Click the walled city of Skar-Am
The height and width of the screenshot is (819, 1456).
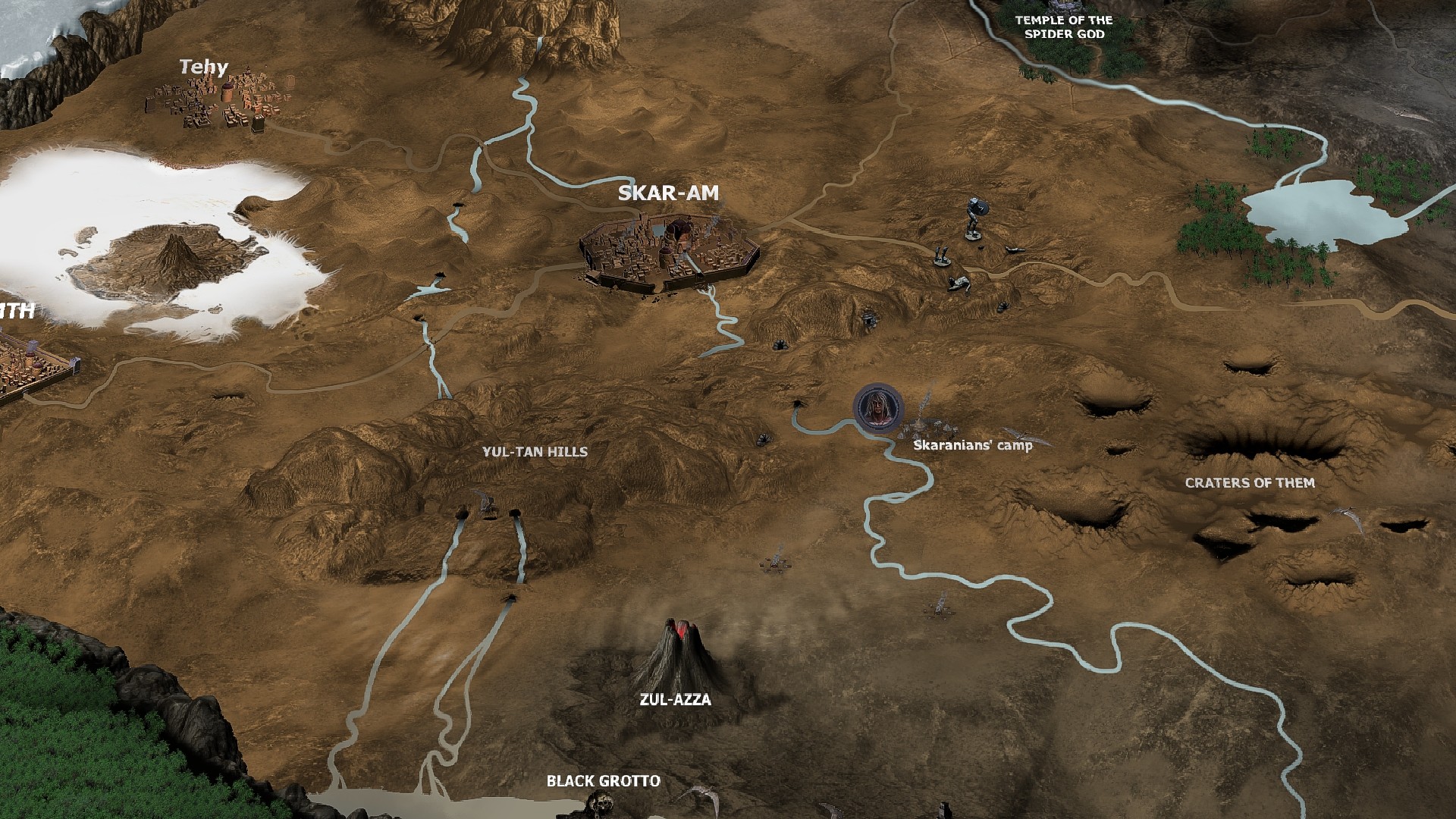667,250
